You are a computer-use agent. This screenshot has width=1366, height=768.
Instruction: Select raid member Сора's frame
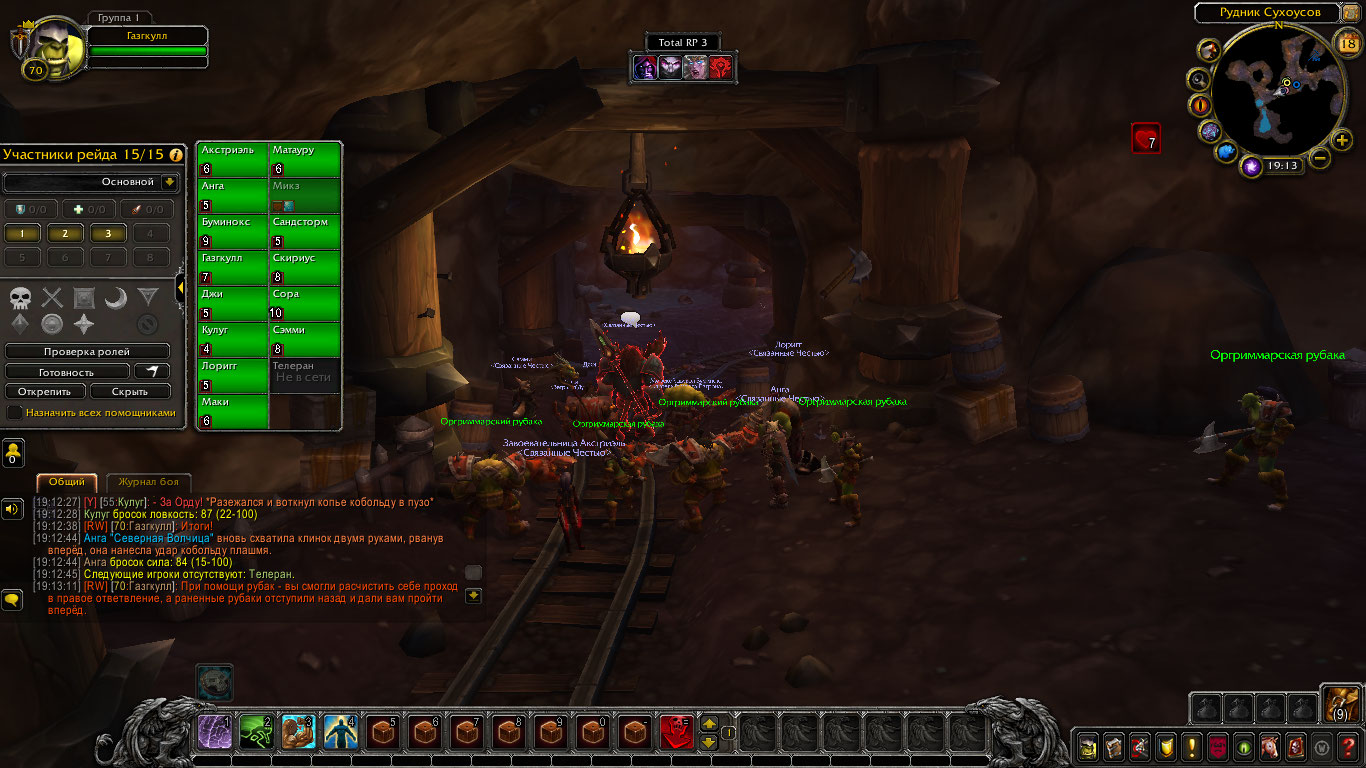[305, 304]
